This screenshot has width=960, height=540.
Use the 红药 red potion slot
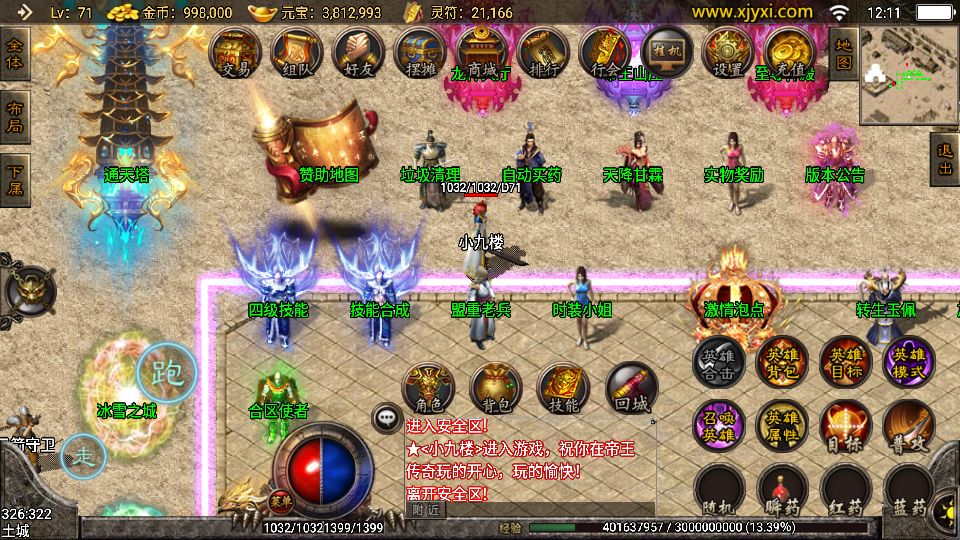click(845, 490)
